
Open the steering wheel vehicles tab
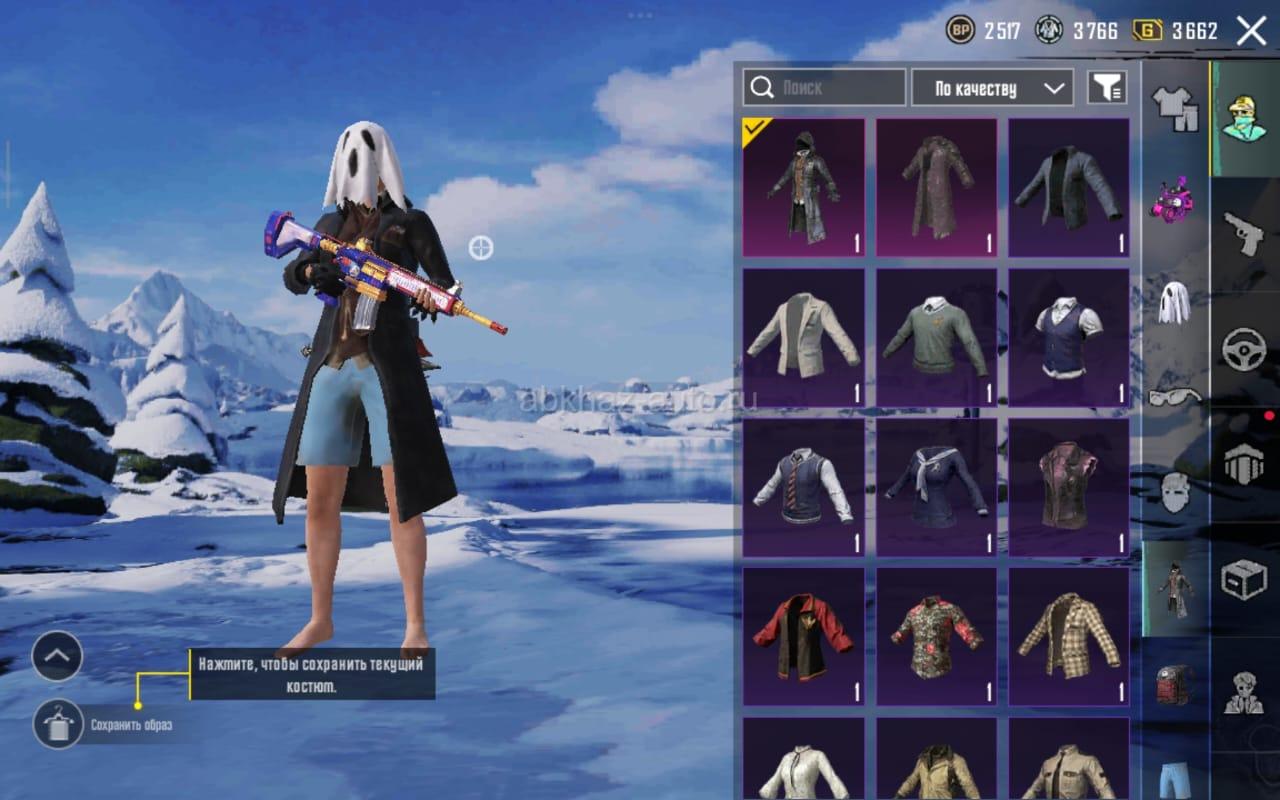click(1244, 349)
